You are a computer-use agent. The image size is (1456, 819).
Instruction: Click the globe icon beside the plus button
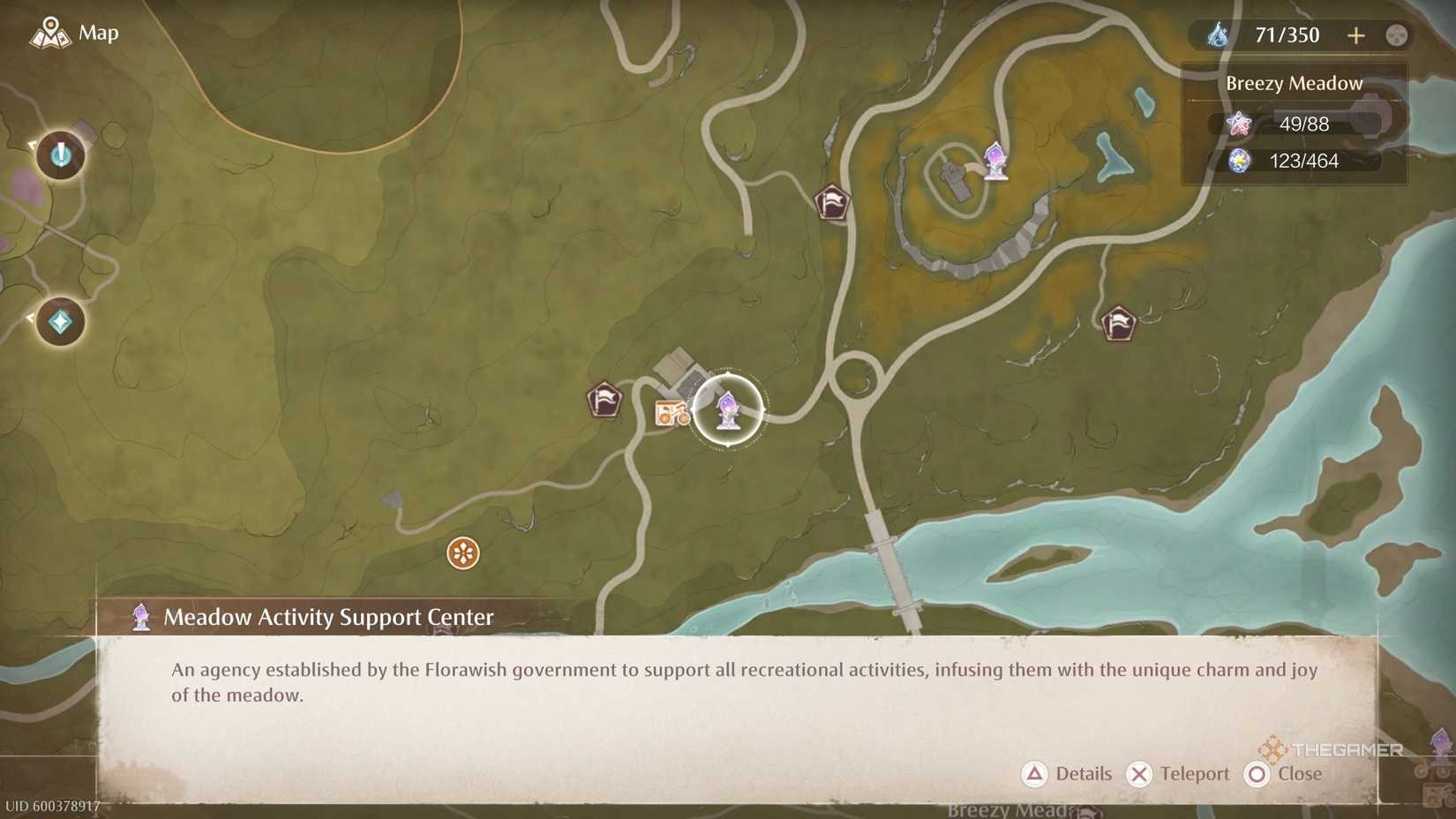click(1397, 36)
